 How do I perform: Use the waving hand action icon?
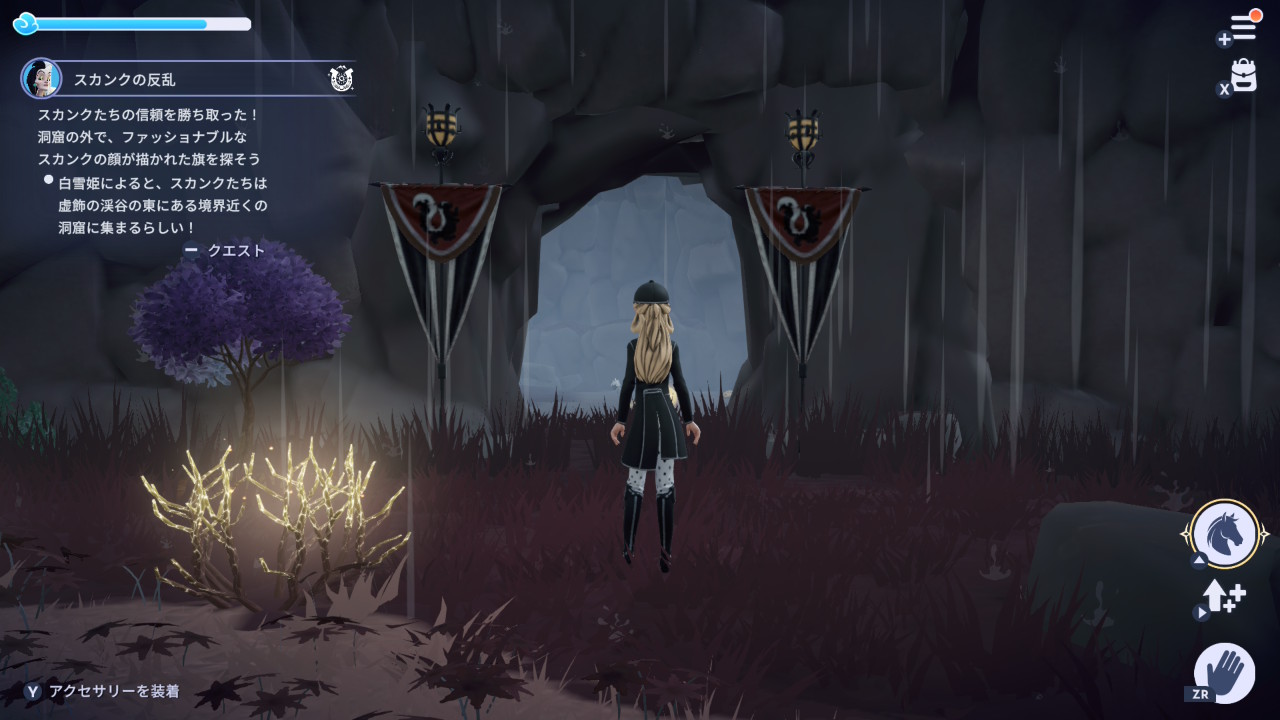click(1225, 671)
